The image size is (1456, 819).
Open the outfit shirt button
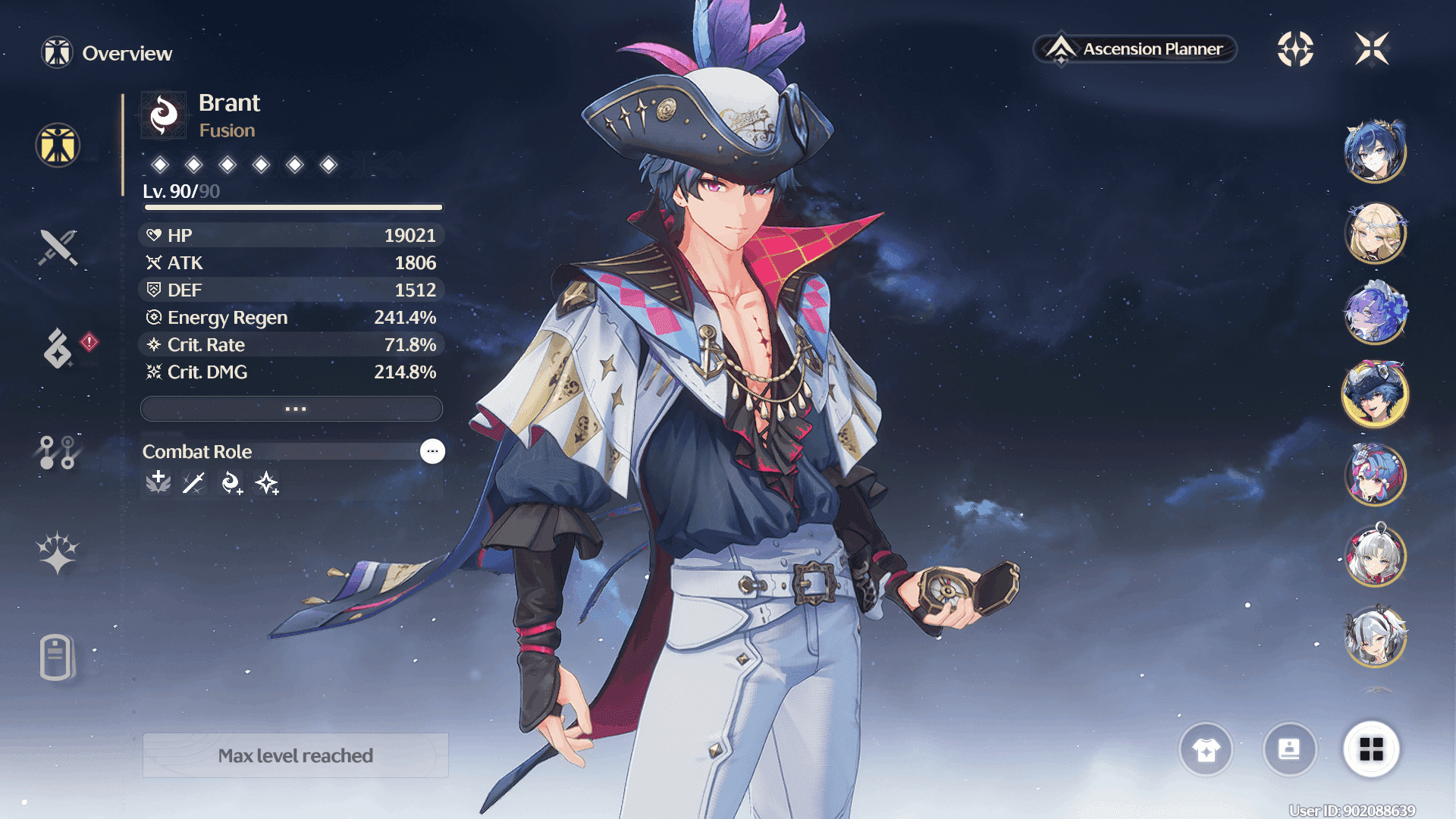pos(1206,749)
